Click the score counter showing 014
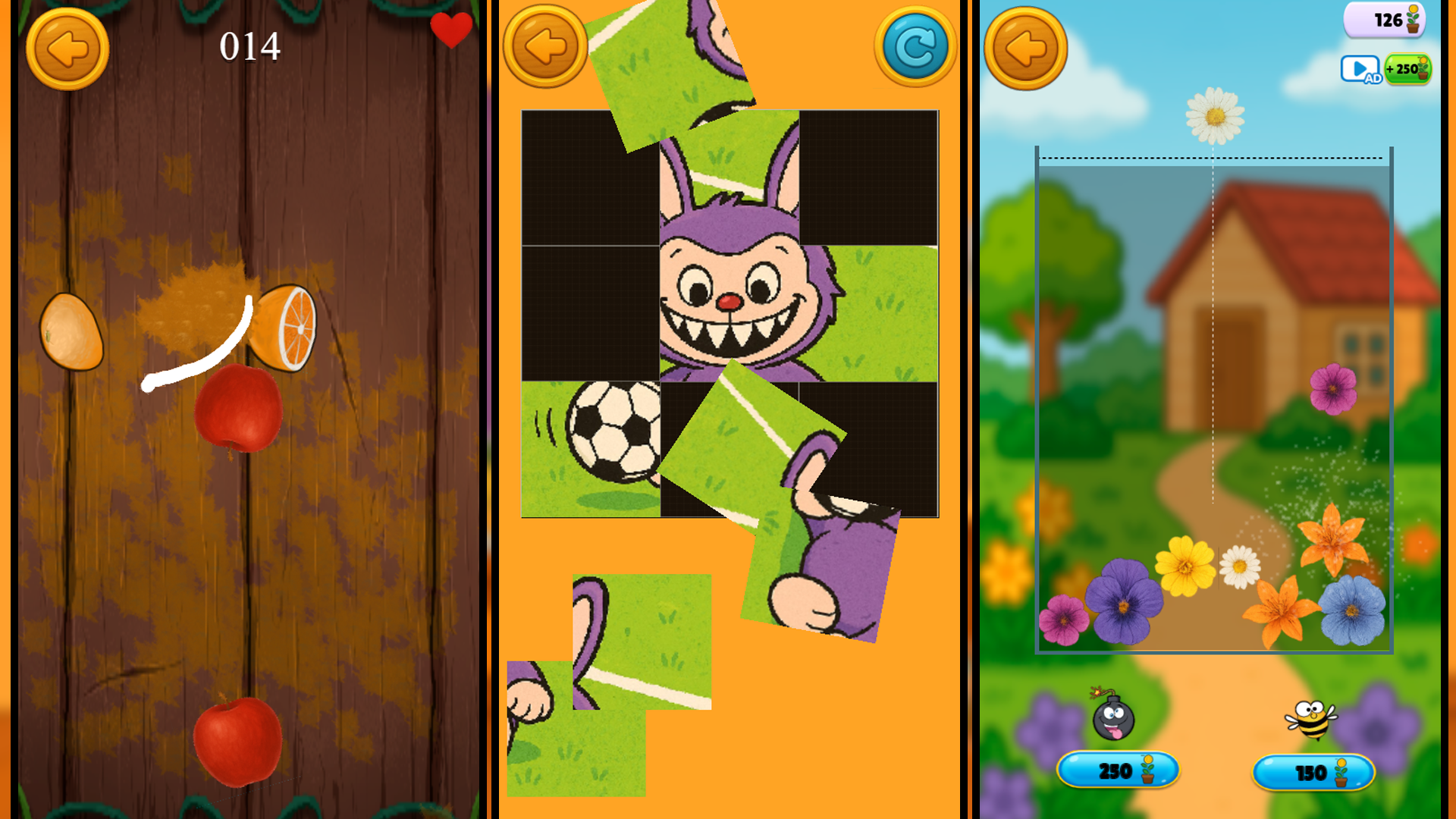Viewport: 1456px width, 819px height. click(251, 47)
